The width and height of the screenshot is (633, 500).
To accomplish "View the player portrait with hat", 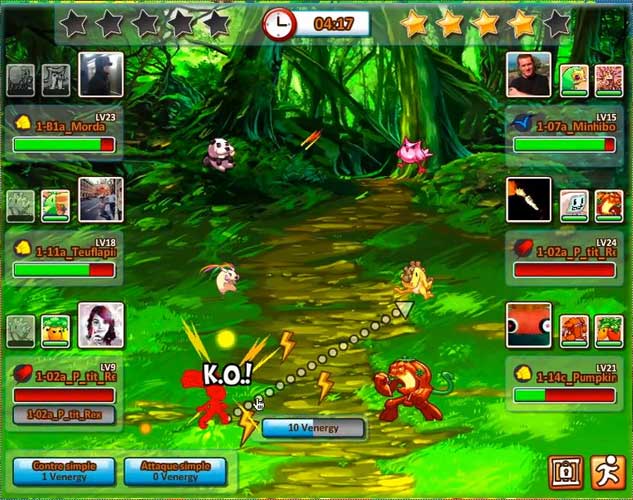I will coord(101,74).
